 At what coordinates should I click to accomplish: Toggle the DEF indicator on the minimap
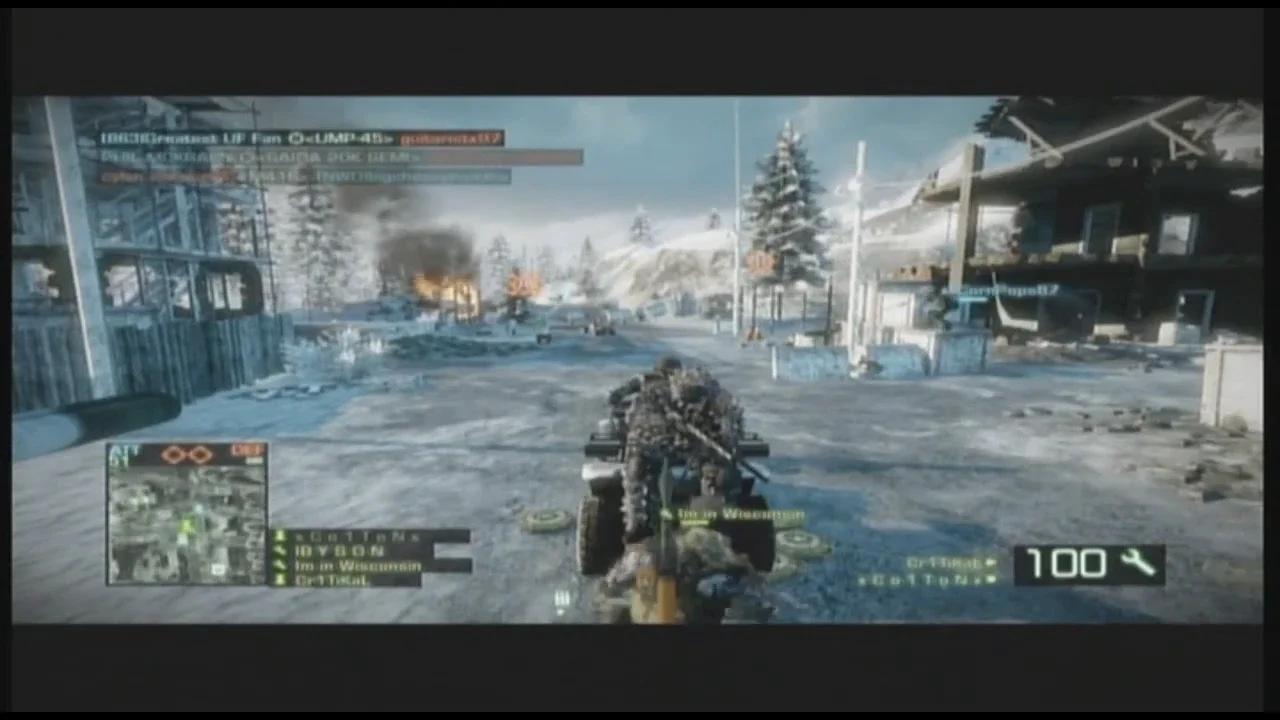point(246,450)
